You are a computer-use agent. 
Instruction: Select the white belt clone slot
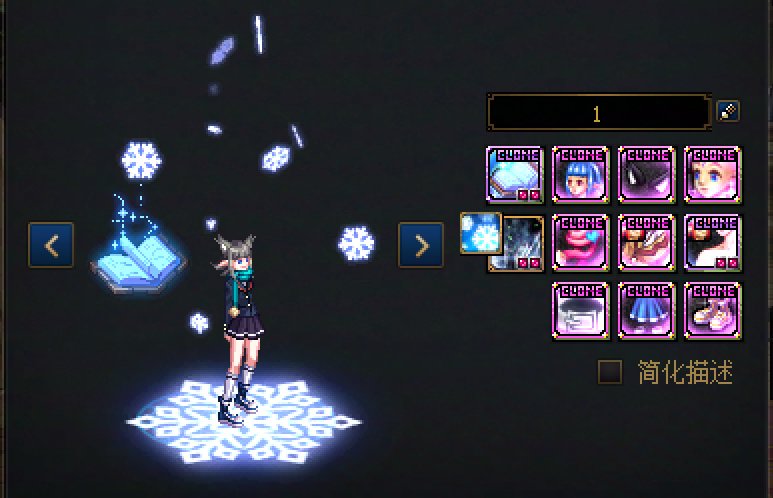click(581, 310)
